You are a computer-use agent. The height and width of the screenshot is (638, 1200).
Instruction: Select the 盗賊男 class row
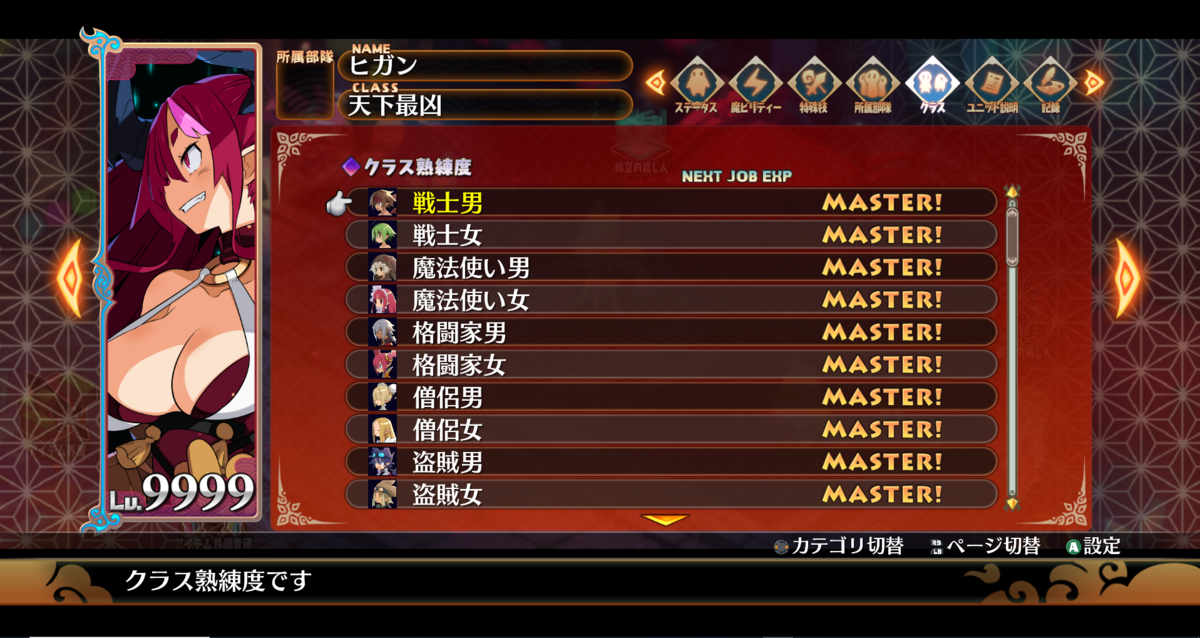(670, 462)
